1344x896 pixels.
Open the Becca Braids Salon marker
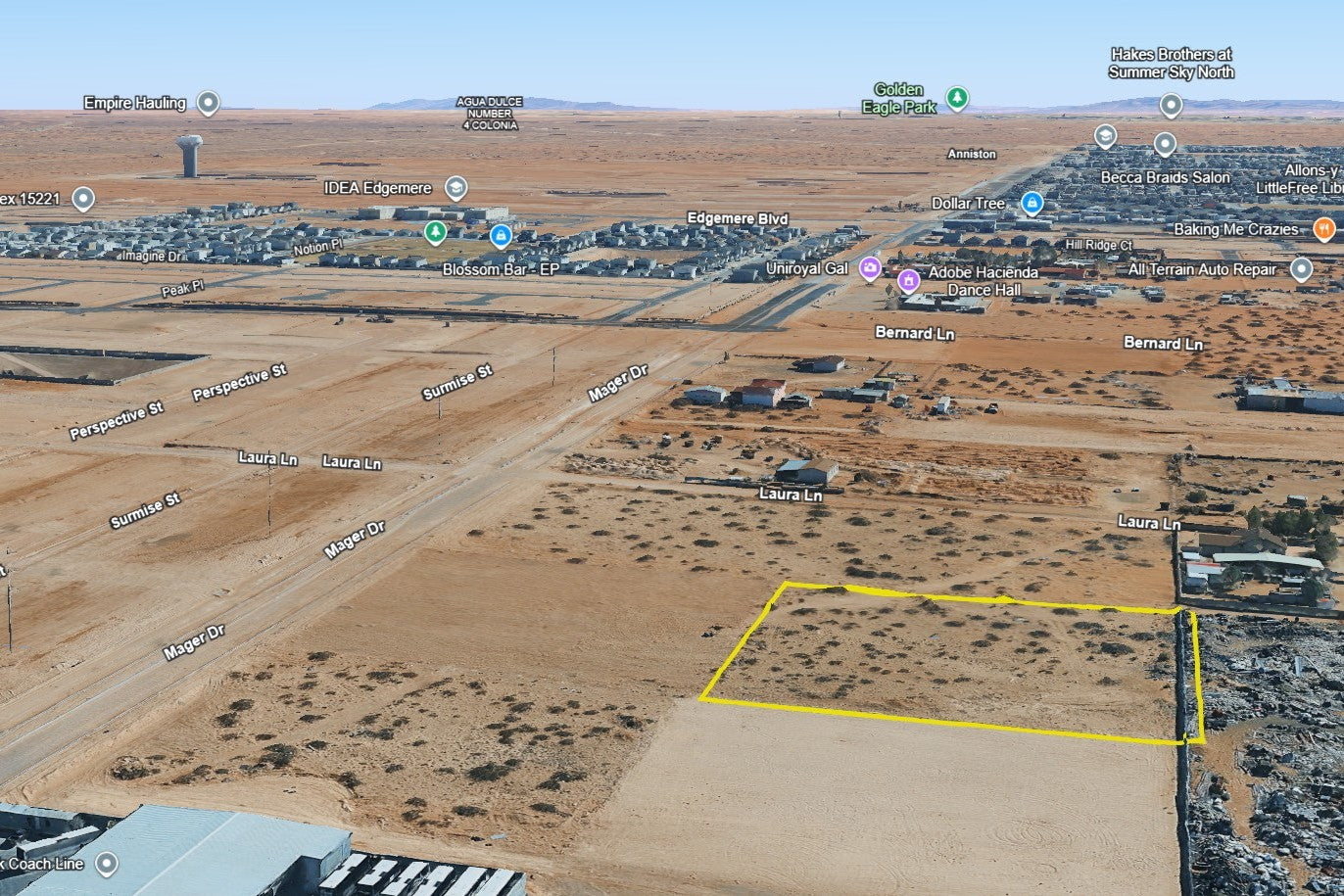[x=1164, y=145]
